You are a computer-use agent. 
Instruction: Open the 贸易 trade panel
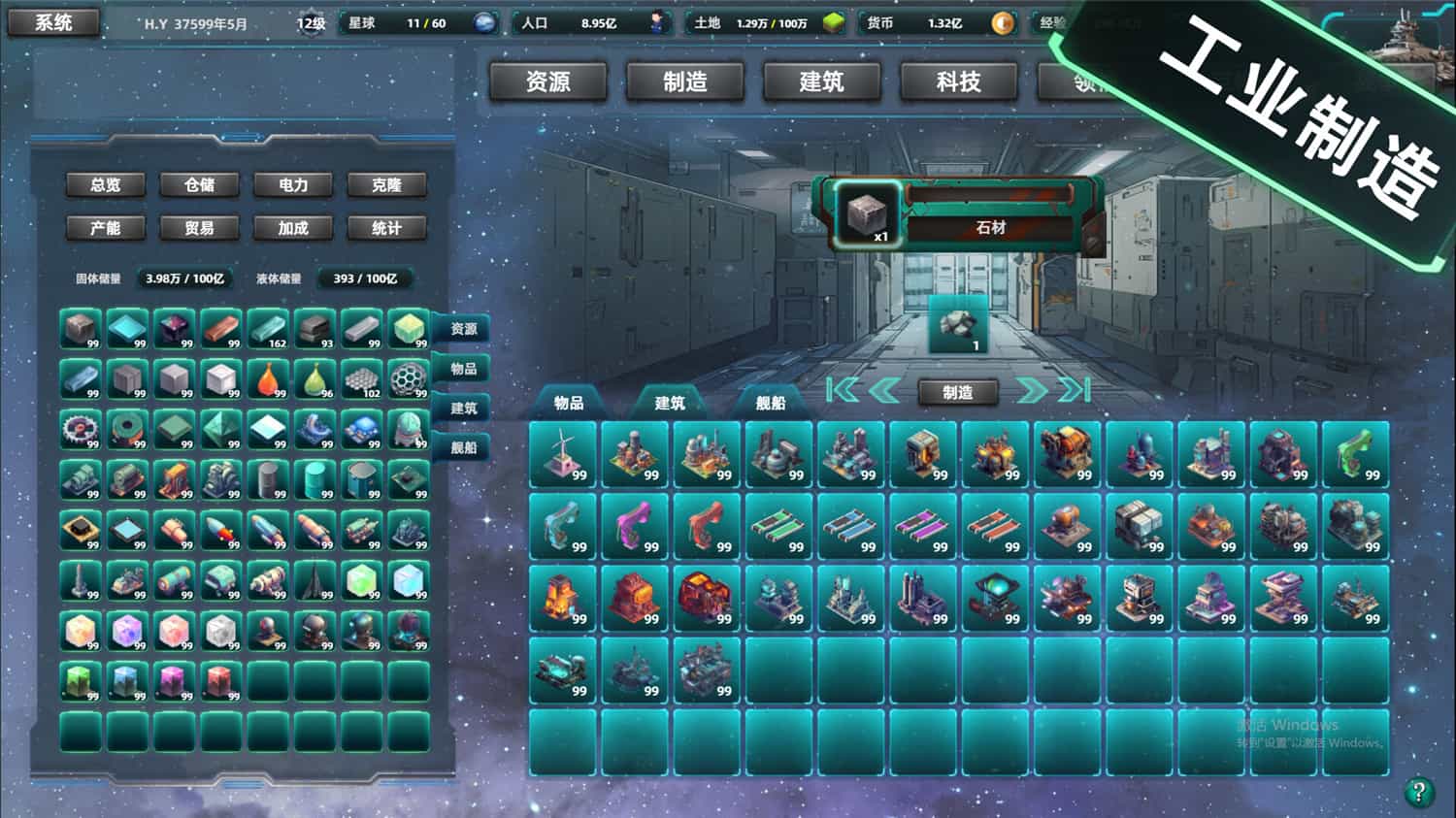[x=199, y=228]
